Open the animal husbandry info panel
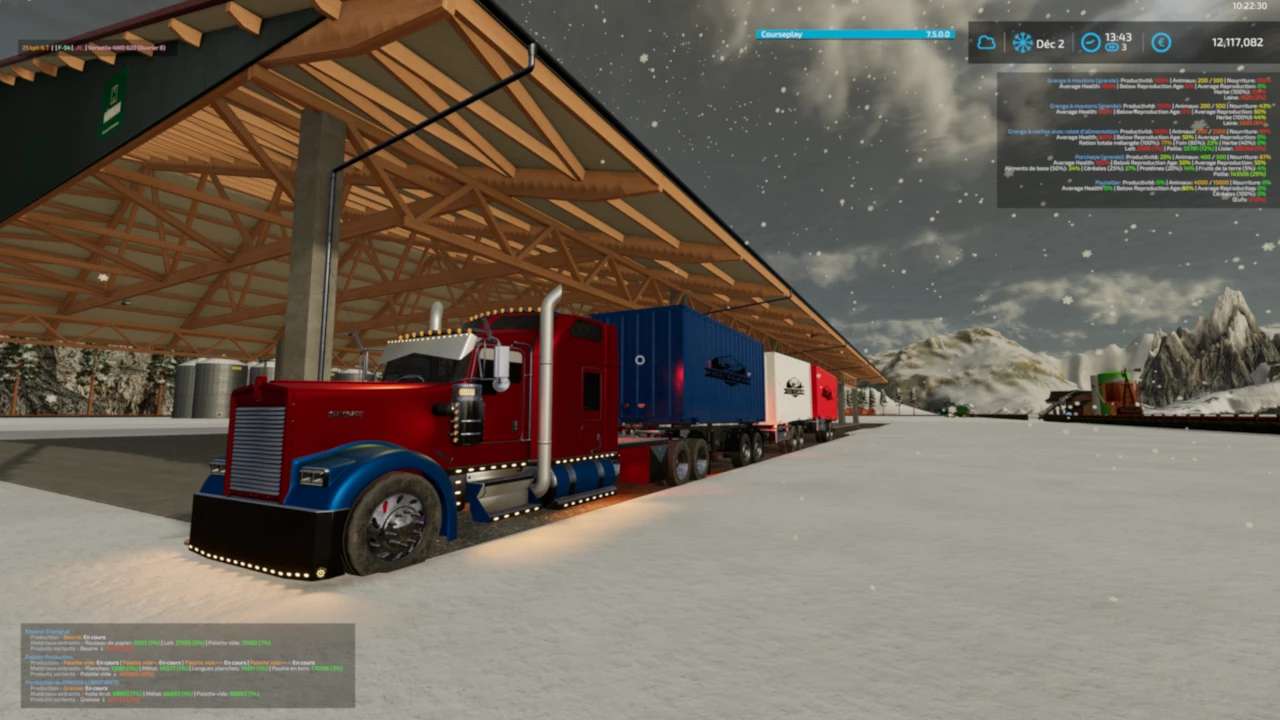The image size is (1280, 720). click(1137, 139)
